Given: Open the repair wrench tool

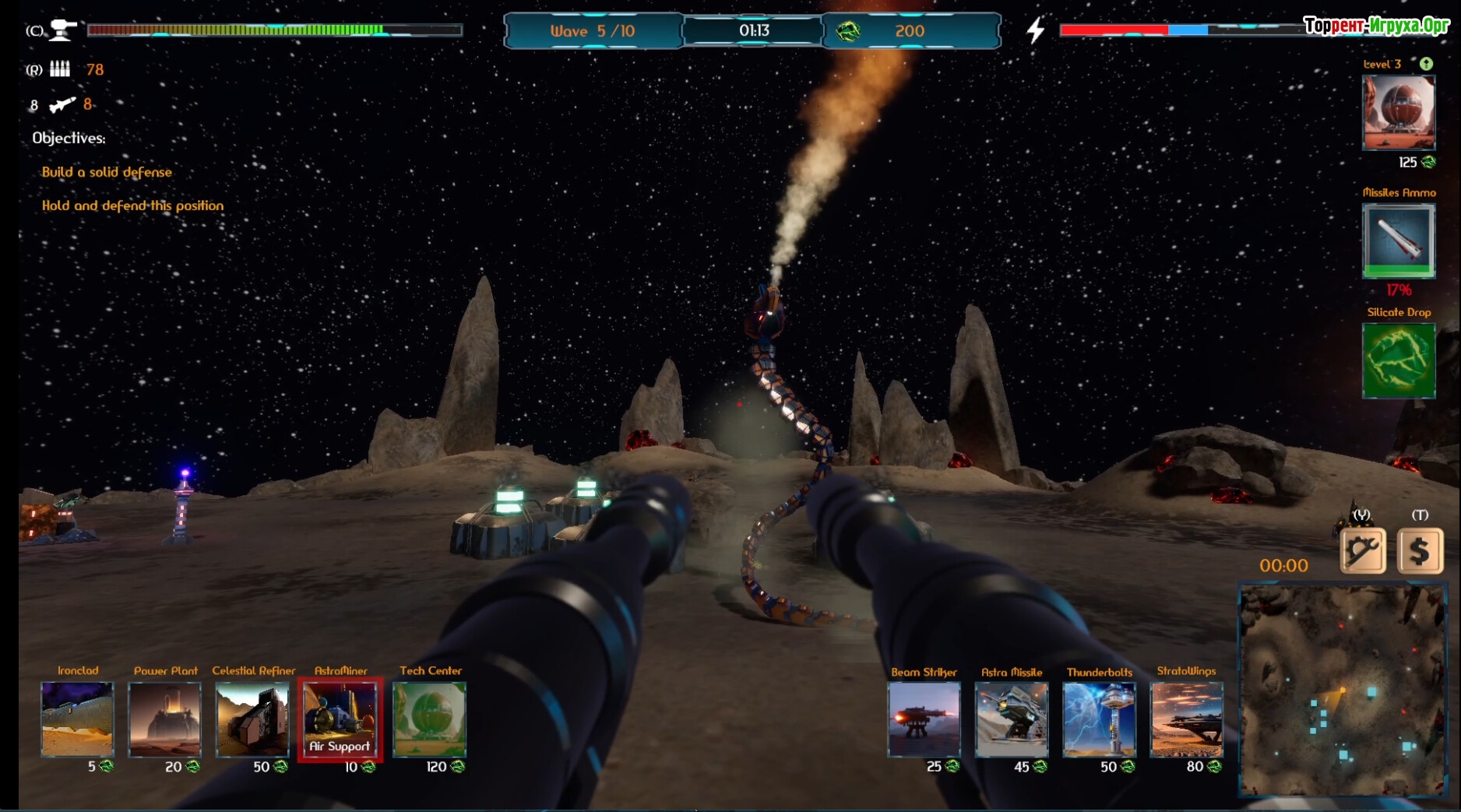Looking at the screenshot, I should point(1362,551).
